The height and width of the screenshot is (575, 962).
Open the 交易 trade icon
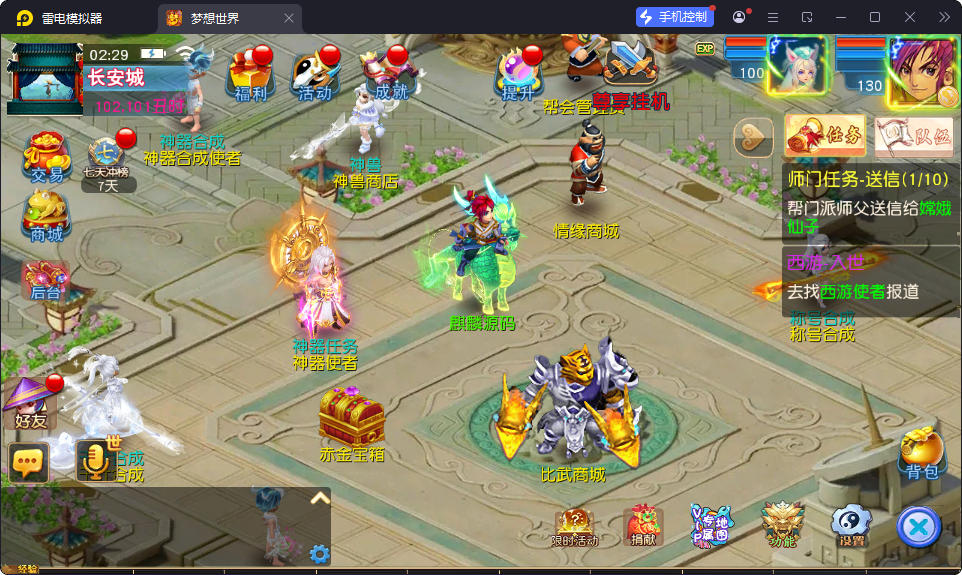[x=46, y=156]
